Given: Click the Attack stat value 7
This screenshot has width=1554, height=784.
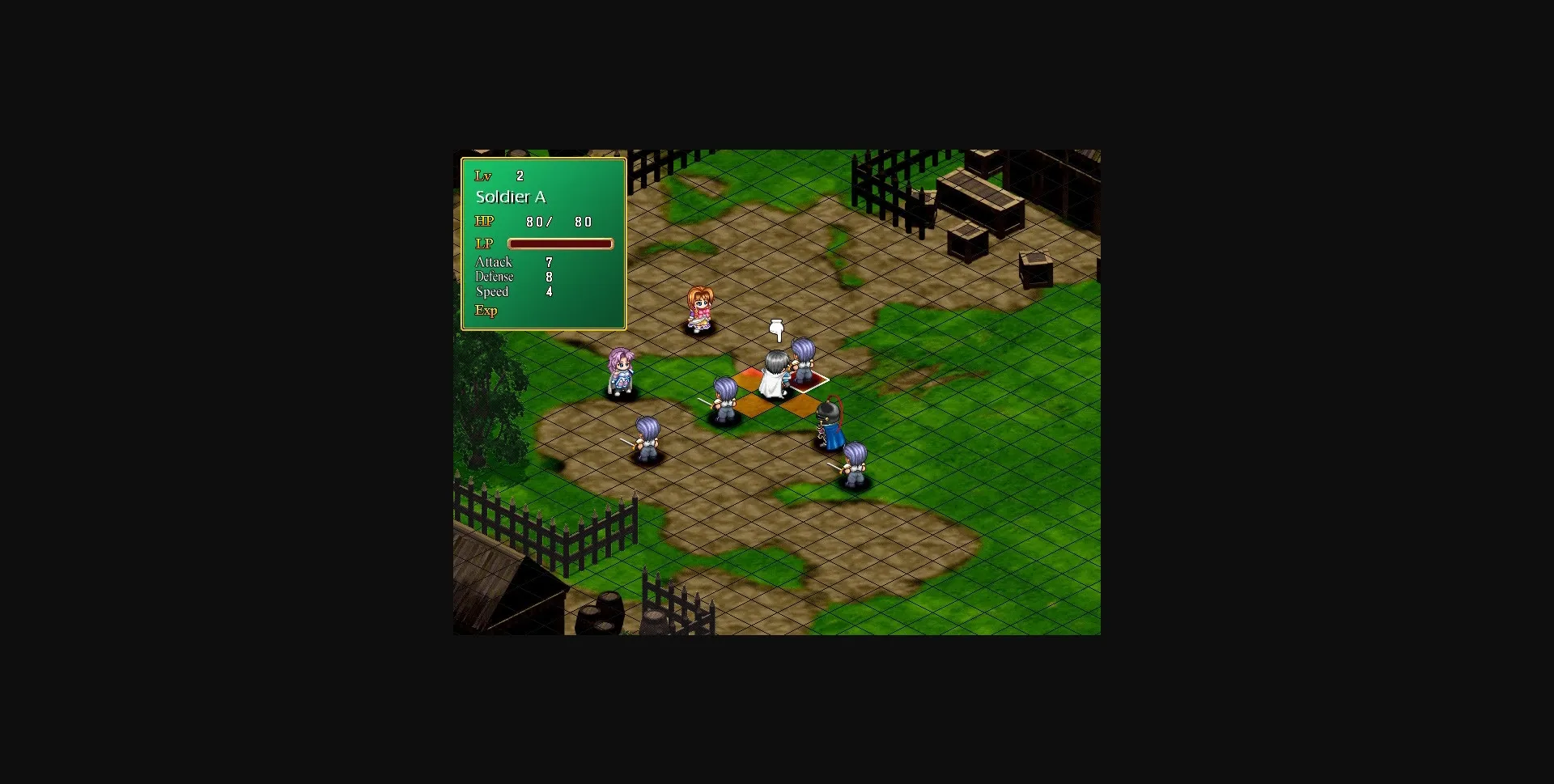Looking at the screenshot, I should (x=550, y=261).
